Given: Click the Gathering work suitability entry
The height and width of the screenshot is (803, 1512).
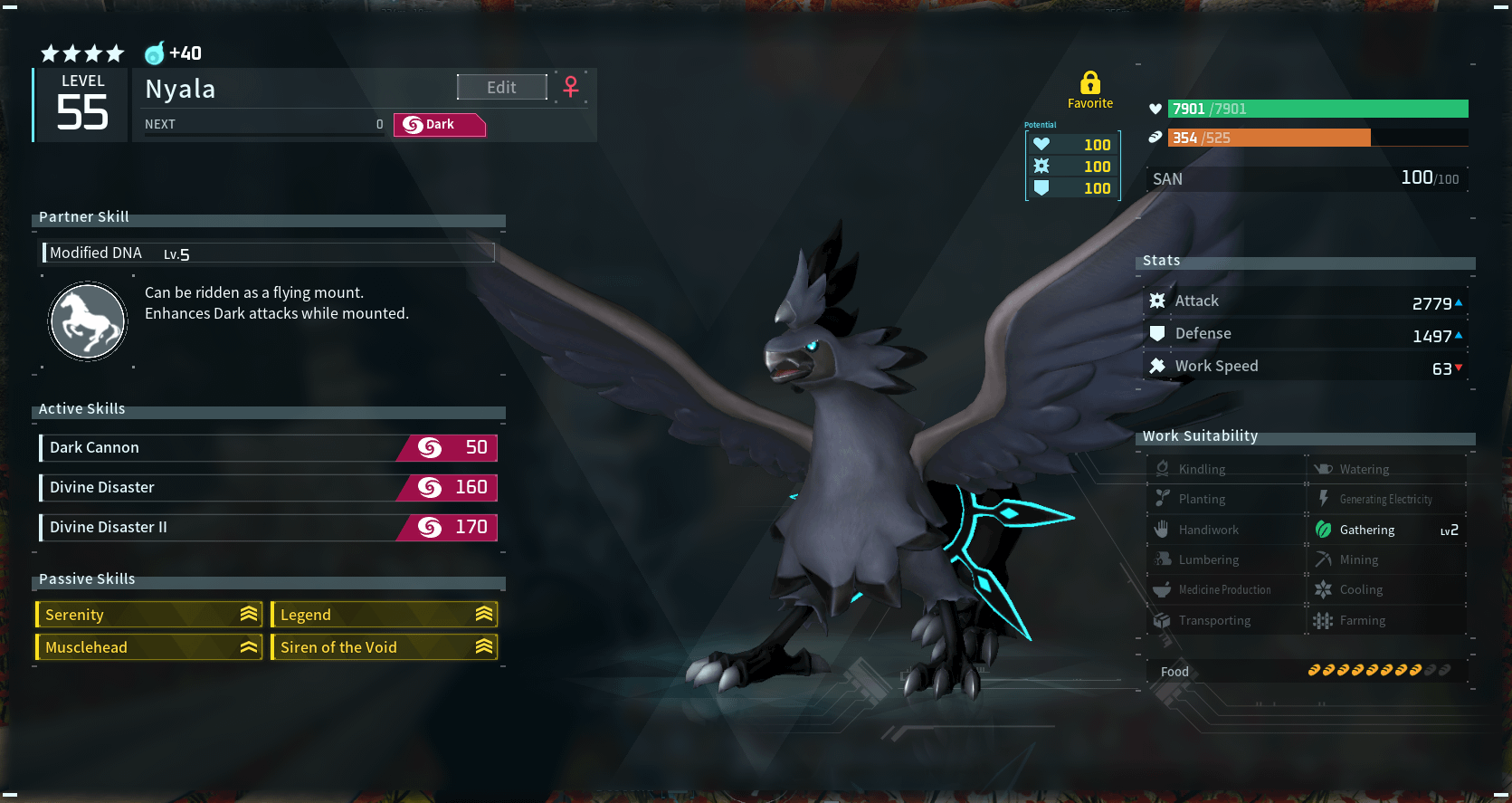Looking at the screenshot, I should (x=1385, y=530).
